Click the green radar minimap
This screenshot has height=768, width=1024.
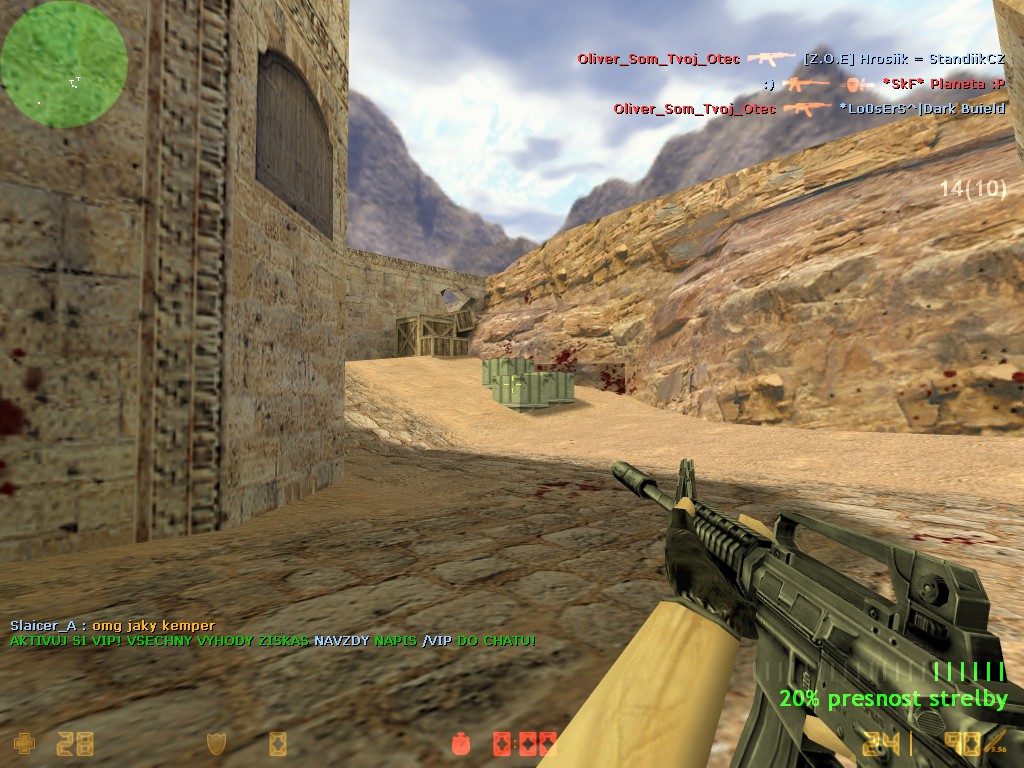[64, 64]
